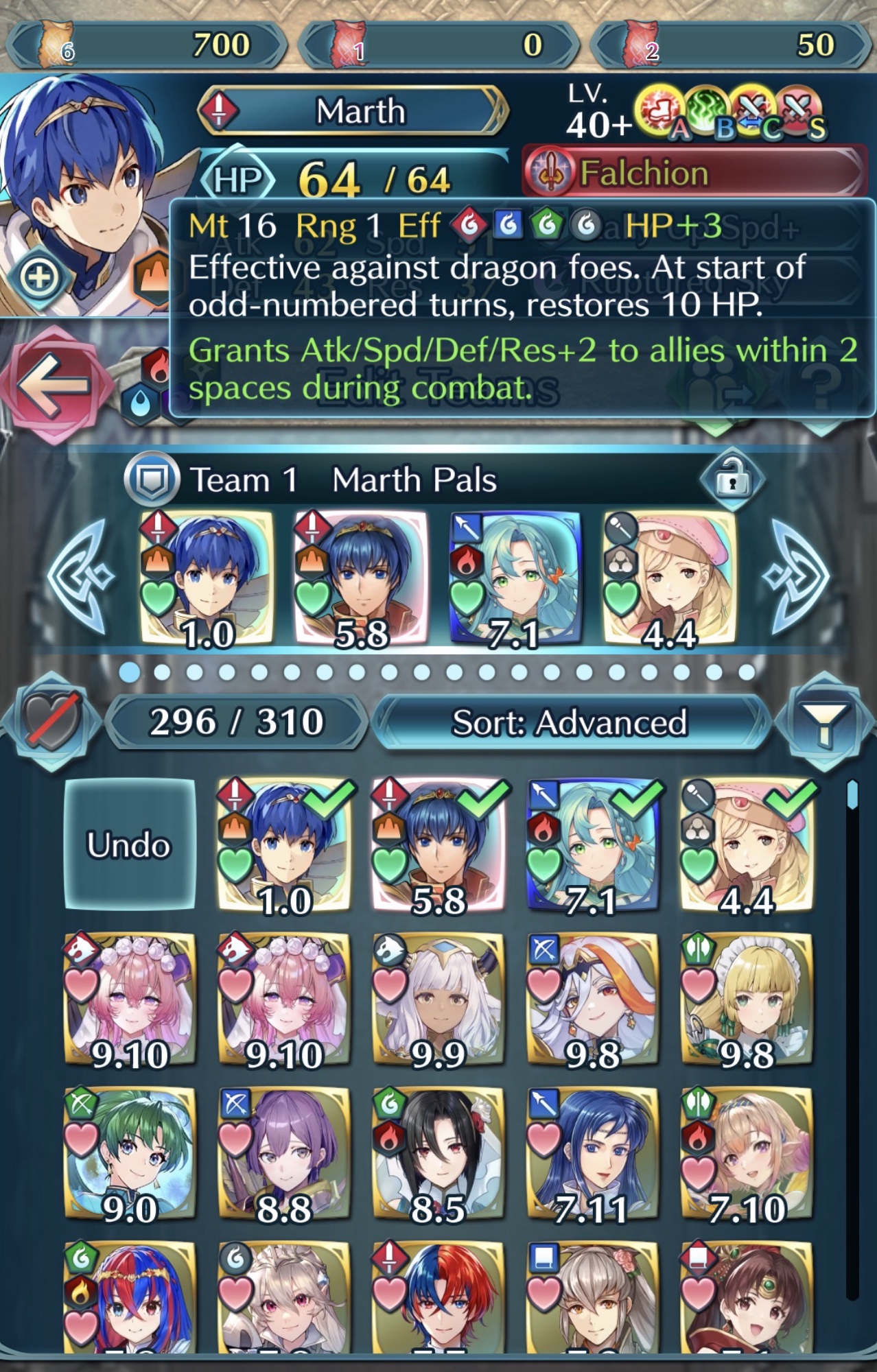This screenshot has height=1372, width=877.
Task: Undo the last team change
Action: pyautogui.click(x=129, y=844)
